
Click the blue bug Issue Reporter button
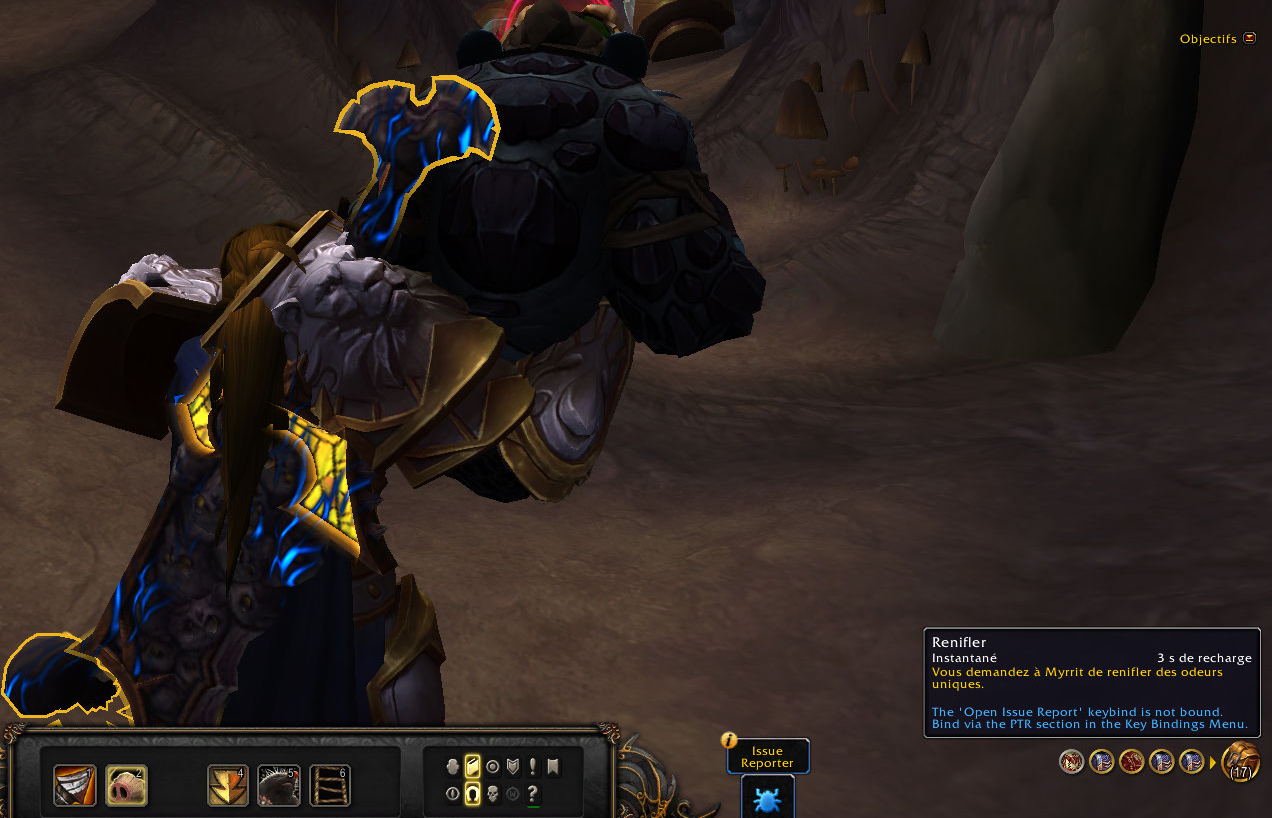(767, 799)
